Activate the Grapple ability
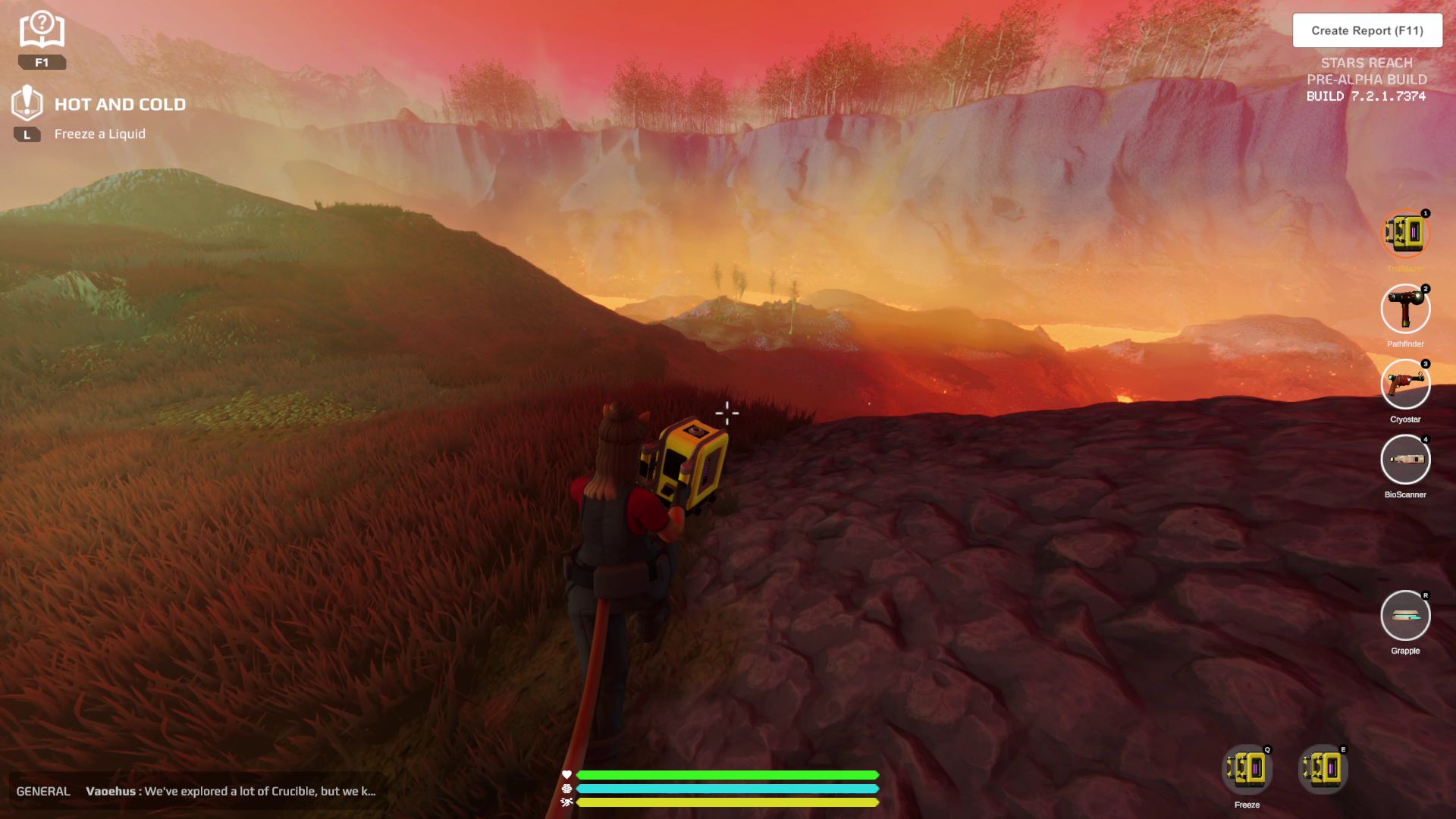This screenshot has height=819, width=1456. [1404, 616]
